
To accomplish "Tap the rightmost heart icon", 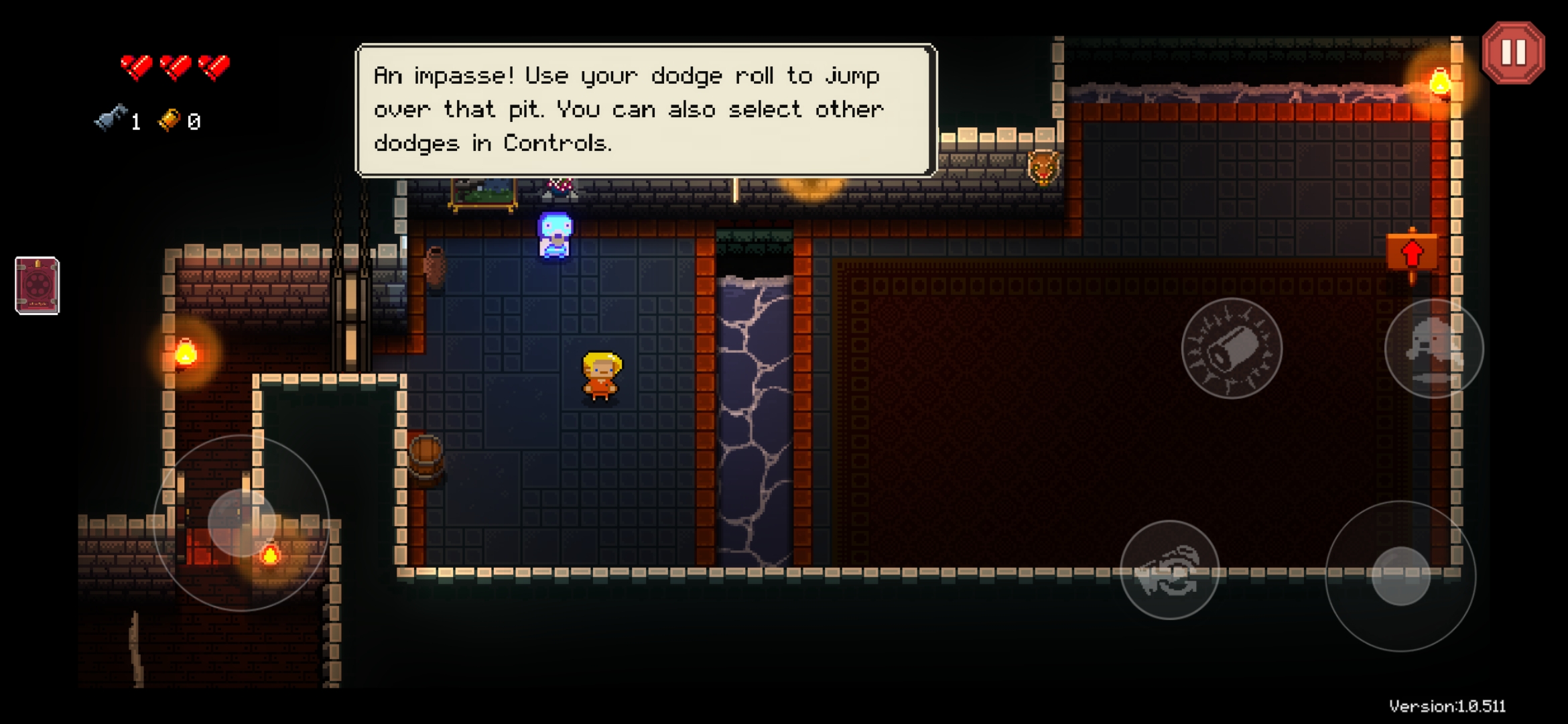I will [x=214, y=67].
